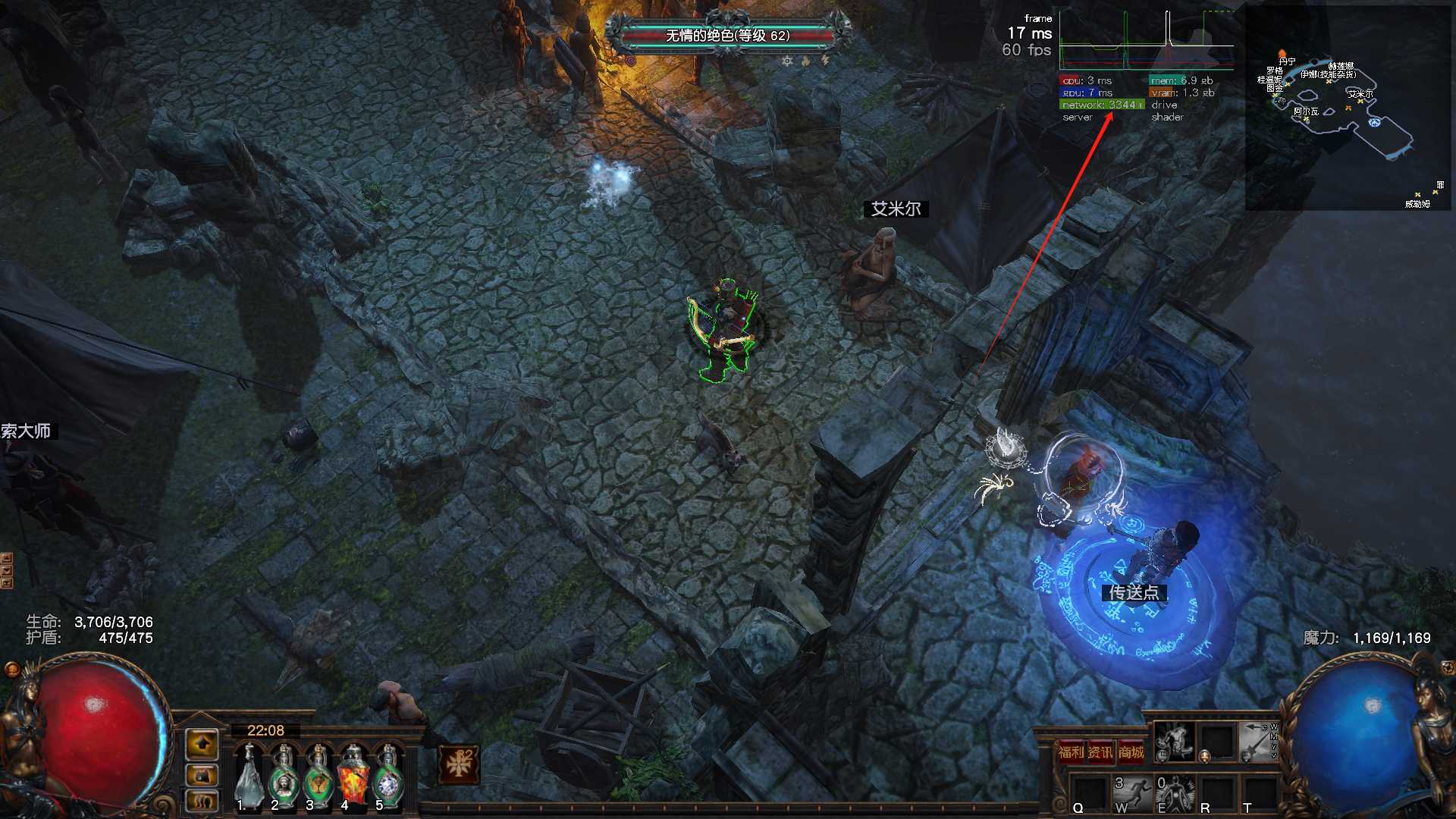Select the sword-and-arrow move skill slot

[1259, 742]
